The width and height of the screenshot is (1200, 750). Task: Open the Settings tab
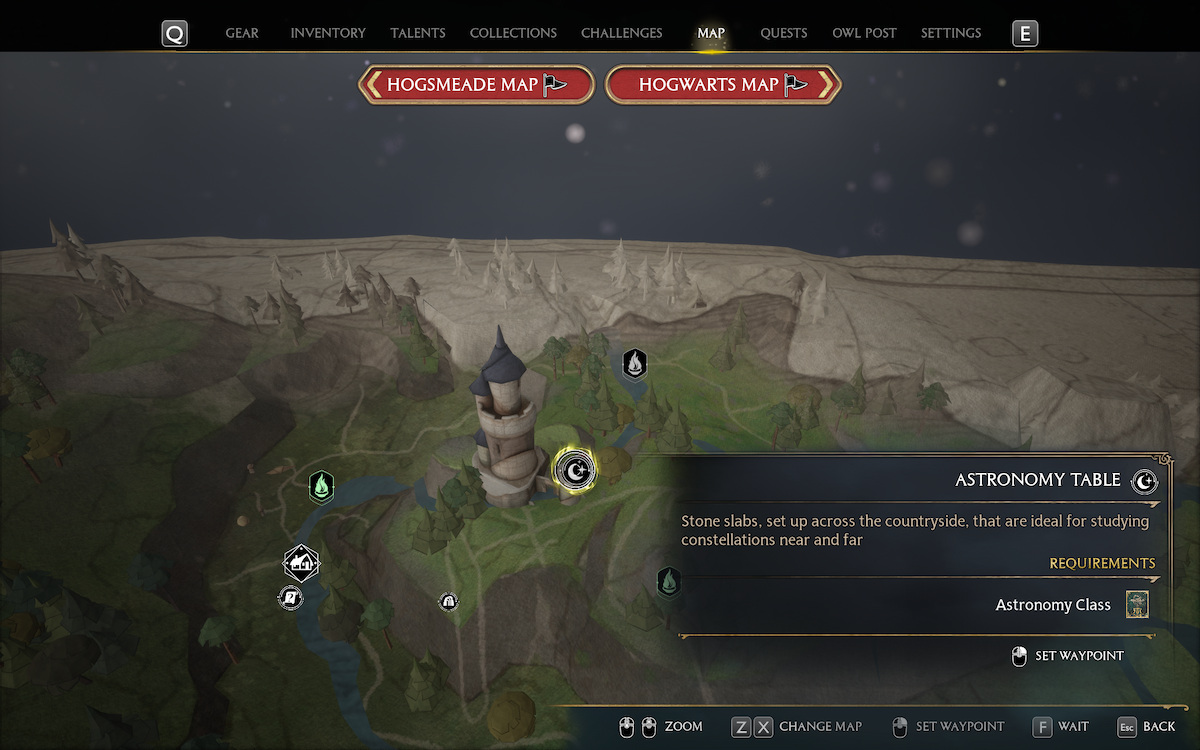coord(951,33)
